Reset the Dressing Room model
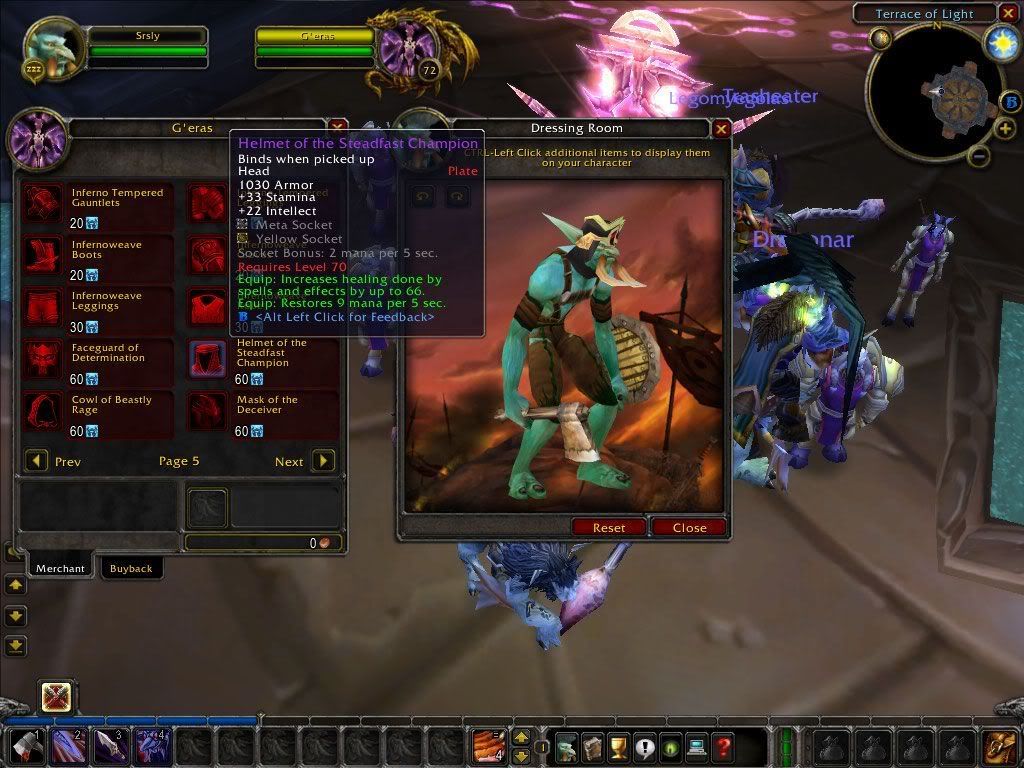 tap(608, 527)
